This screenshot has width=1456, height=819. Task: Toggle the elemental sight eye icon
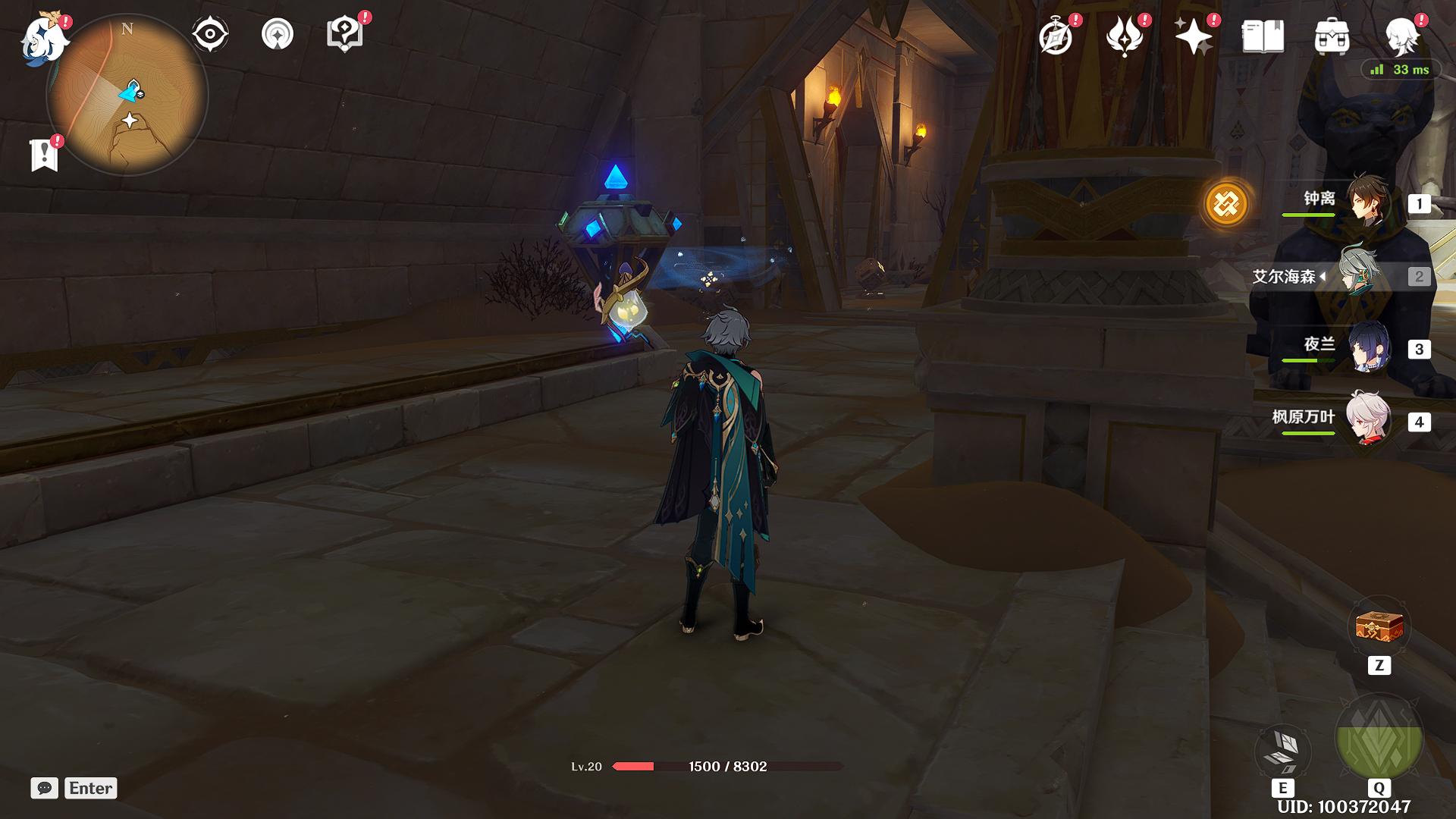click(x=209, y=34)
